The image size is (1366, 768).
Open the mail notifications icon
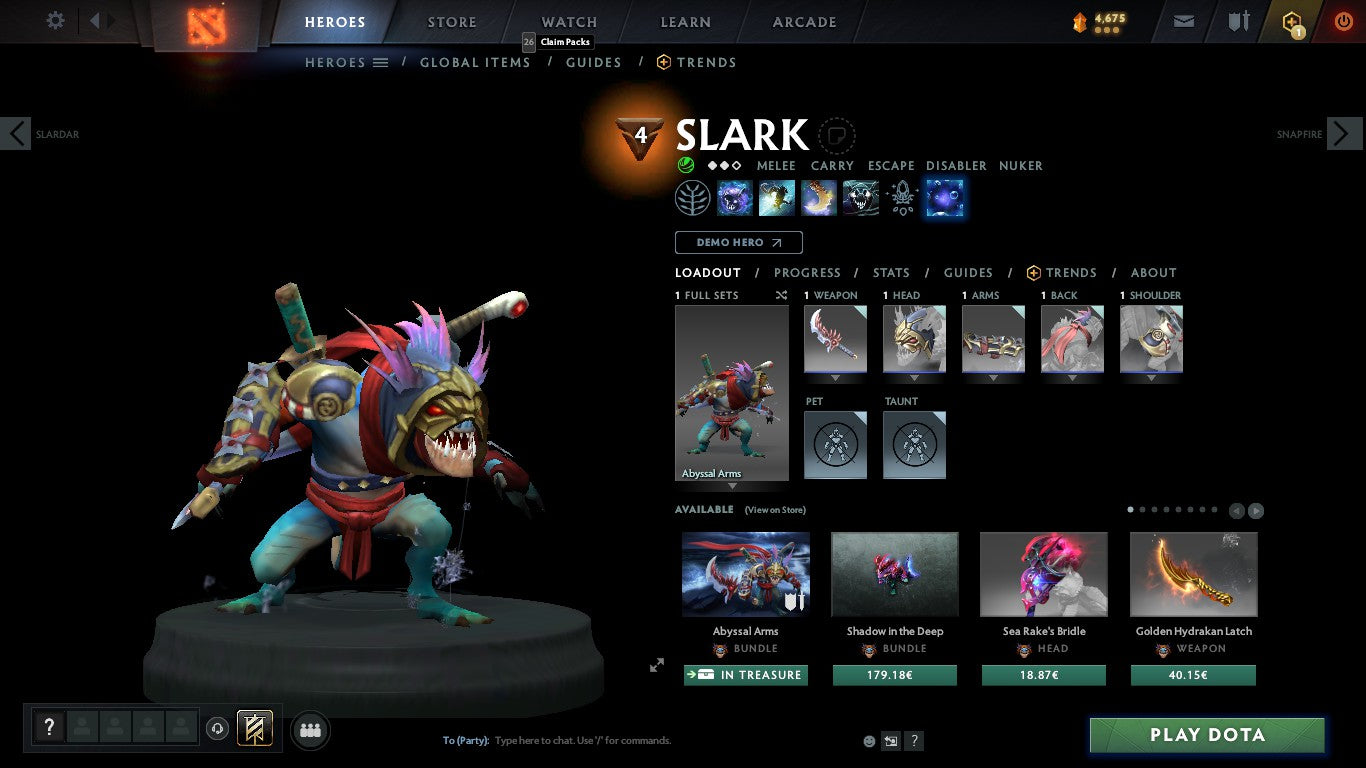(1183, 19)
